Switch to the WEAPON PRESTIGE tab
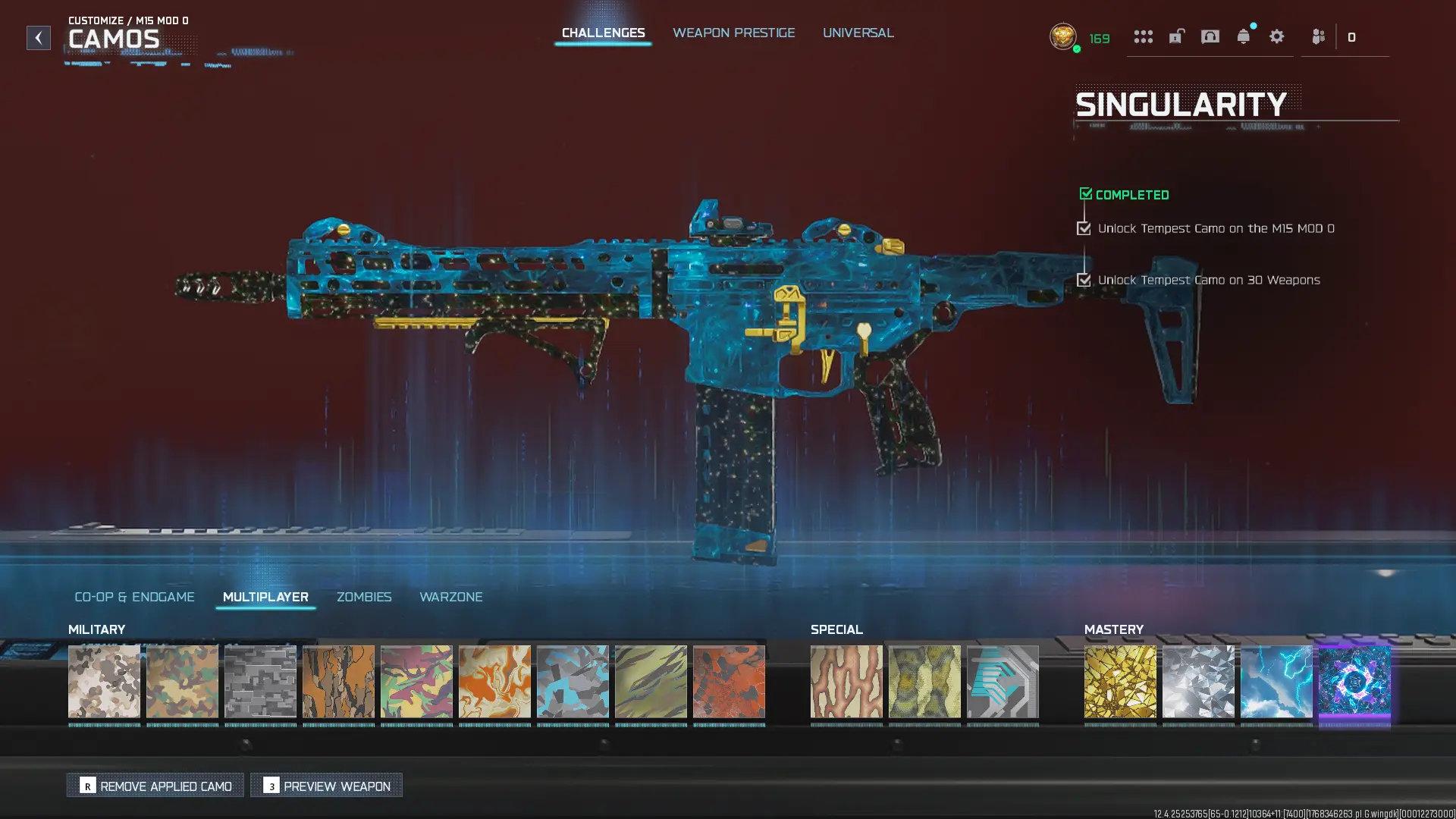Screen dimensions: 1456x819 (x=734, y=33)
